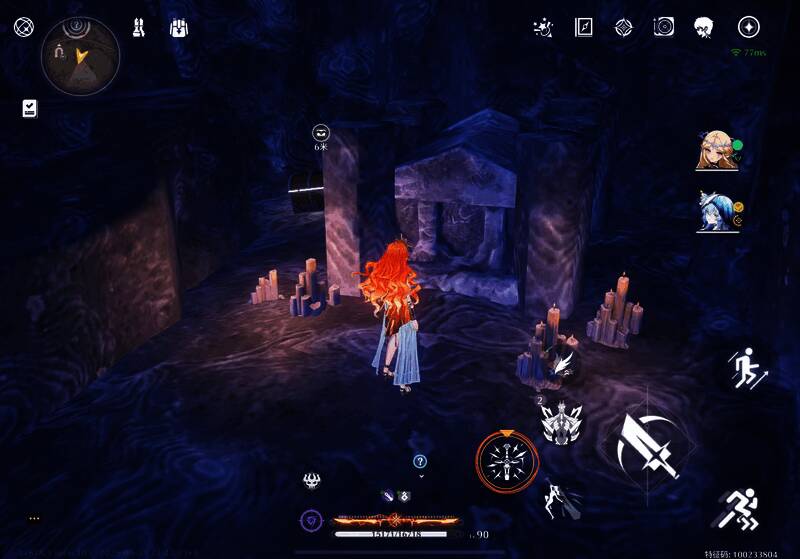Open the character head profile icon
Viewport: 800px width, 559px height.
pyautogui.click(x=703, y=27)
